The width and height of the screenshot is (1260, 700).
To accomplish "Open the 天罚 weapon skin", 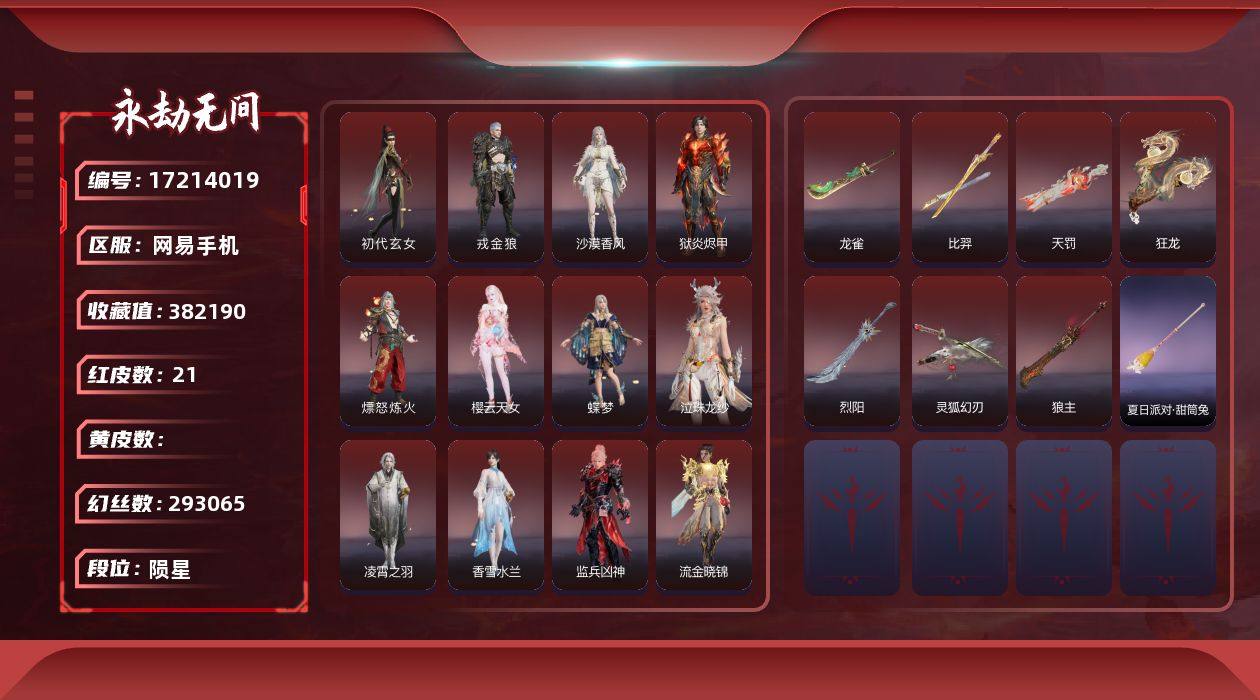I will point(1064,187).
